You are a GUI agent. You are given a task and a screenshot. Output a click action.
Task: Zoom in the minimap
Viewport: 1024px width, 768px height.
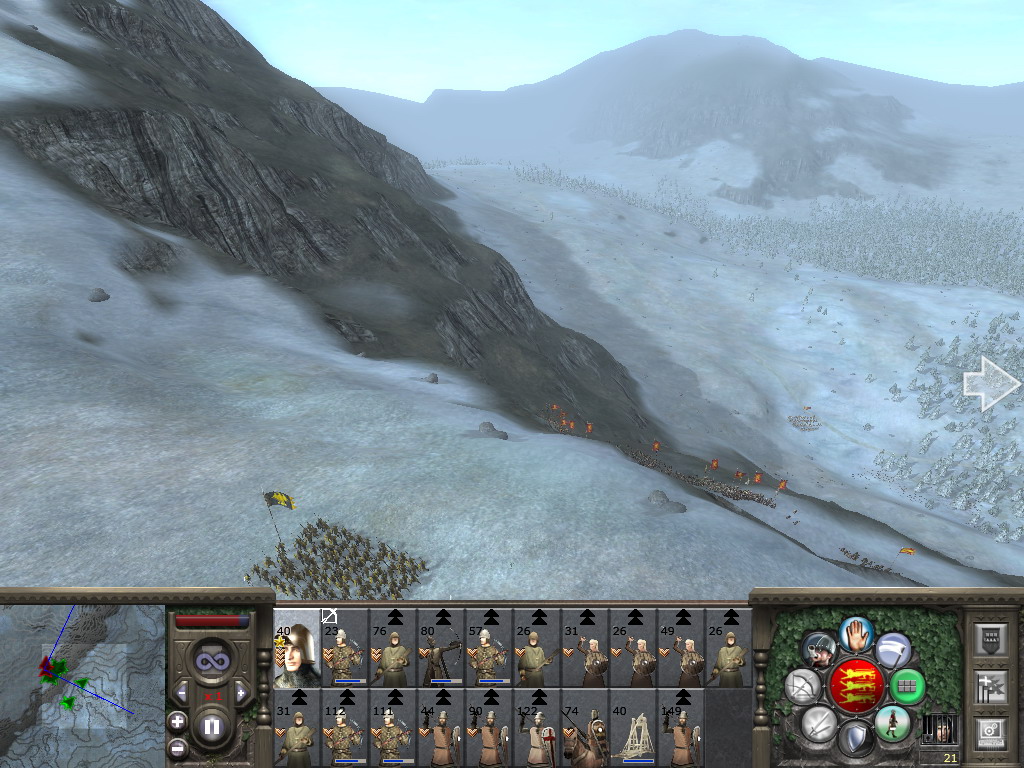click(x=178, y=721)
